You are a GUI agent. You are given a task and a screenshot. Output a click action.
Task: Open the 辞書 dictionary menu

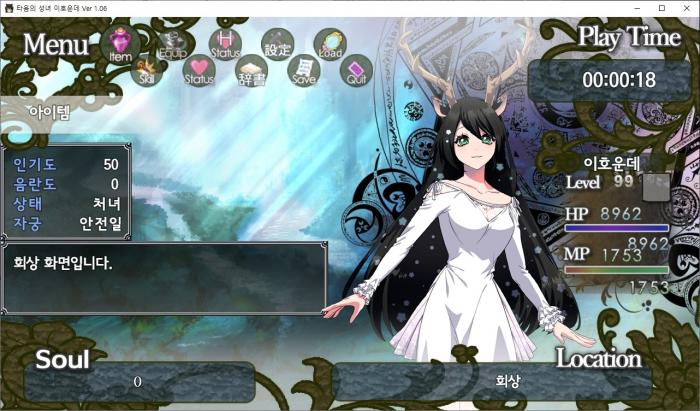[x=251, y=71]
